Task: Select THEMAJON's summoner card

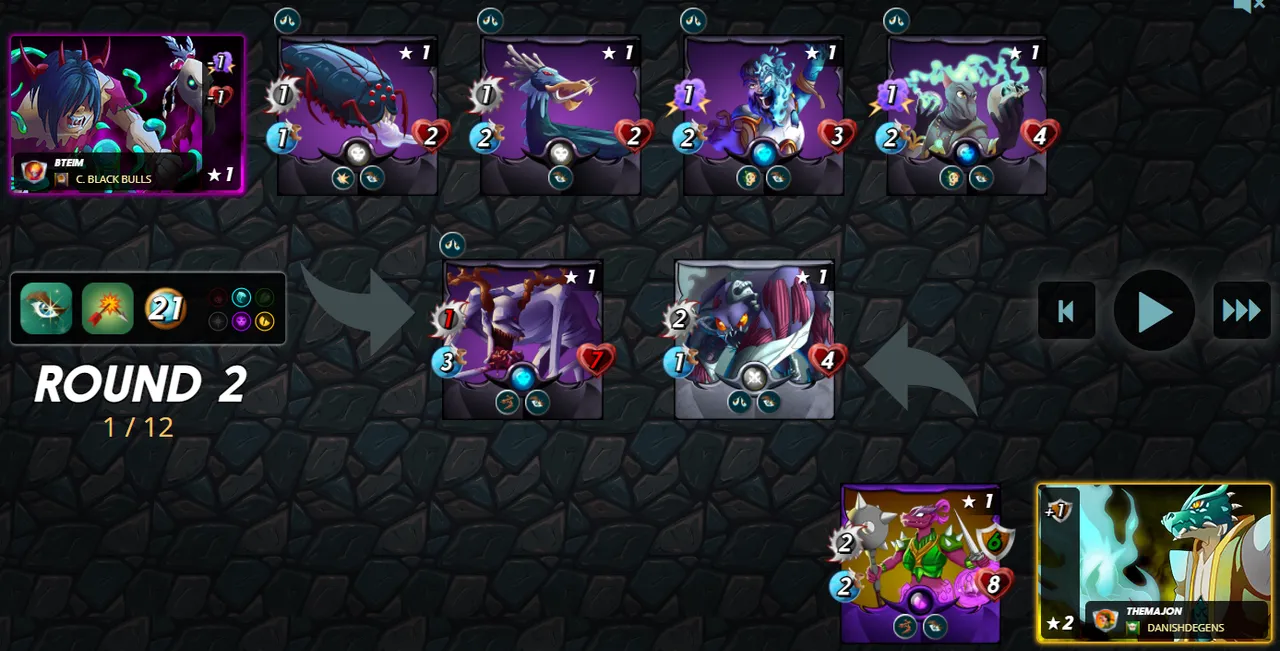Action: tap(1154, 562)
